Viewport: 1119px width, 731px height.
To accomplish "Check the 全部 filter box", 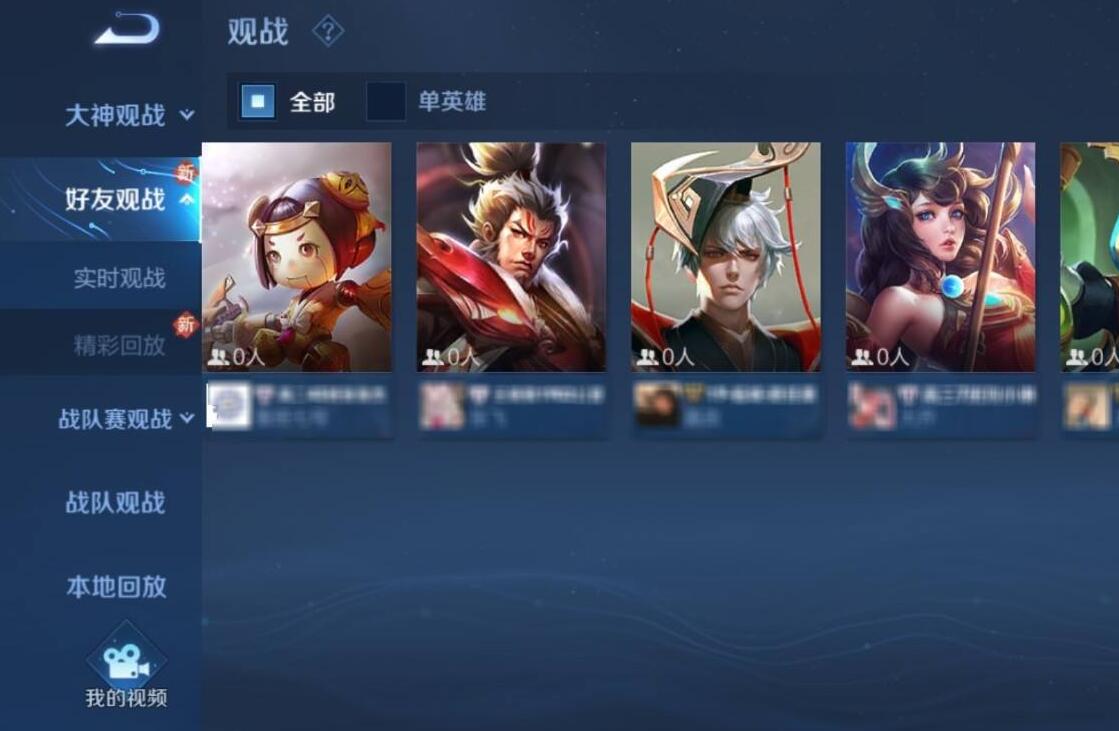I will coord(258,101).
